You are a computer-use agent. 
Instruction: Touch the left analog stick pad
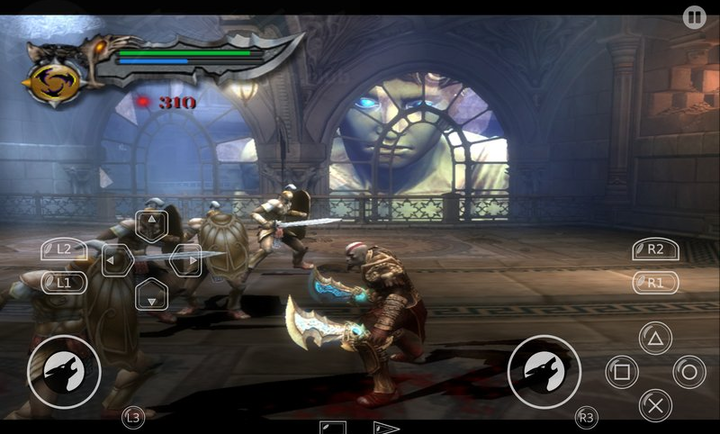[63, 372]
